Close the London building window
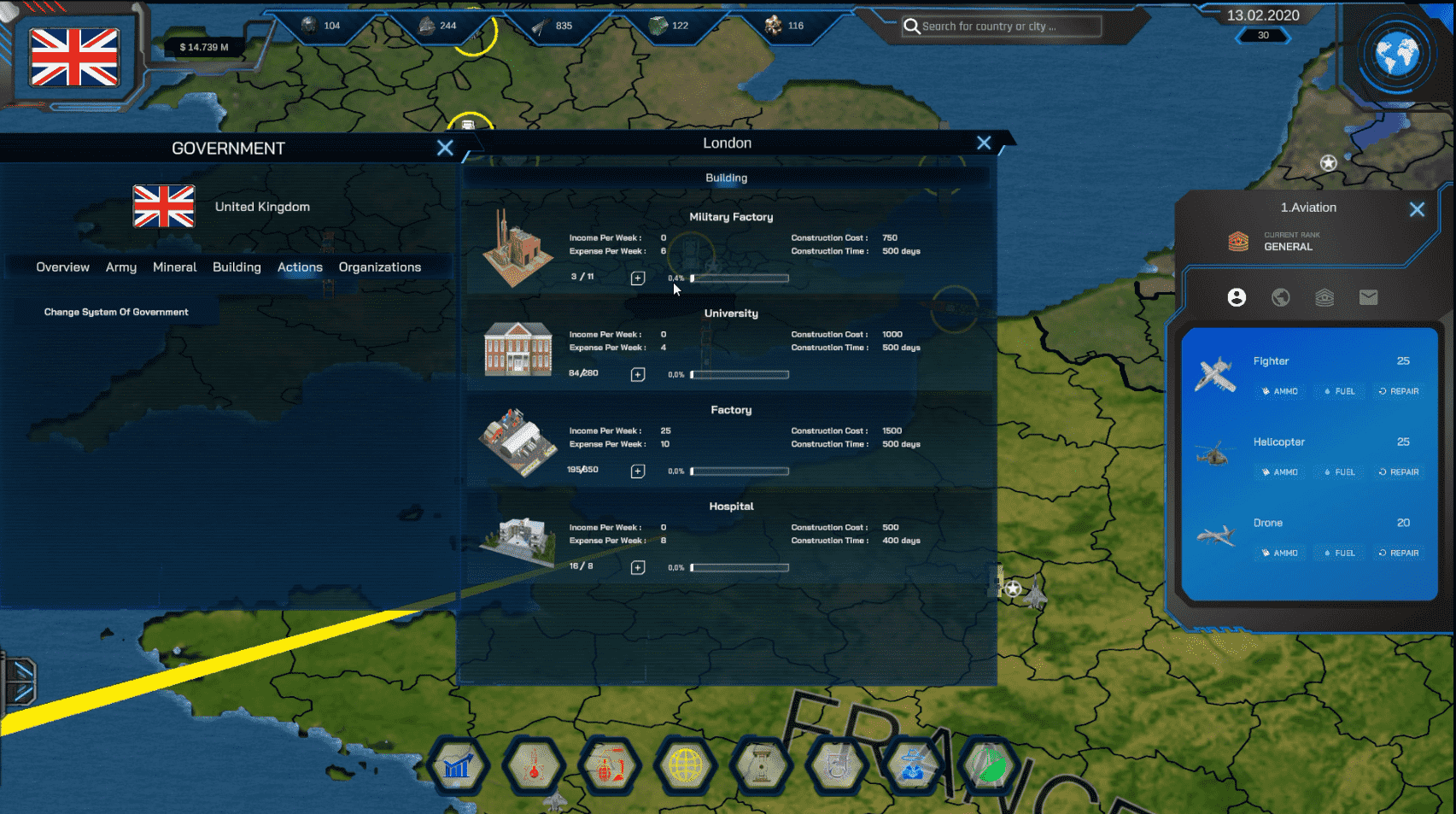Image resolution: width=1456 pixels, height=814 pixels. [984, 143]
